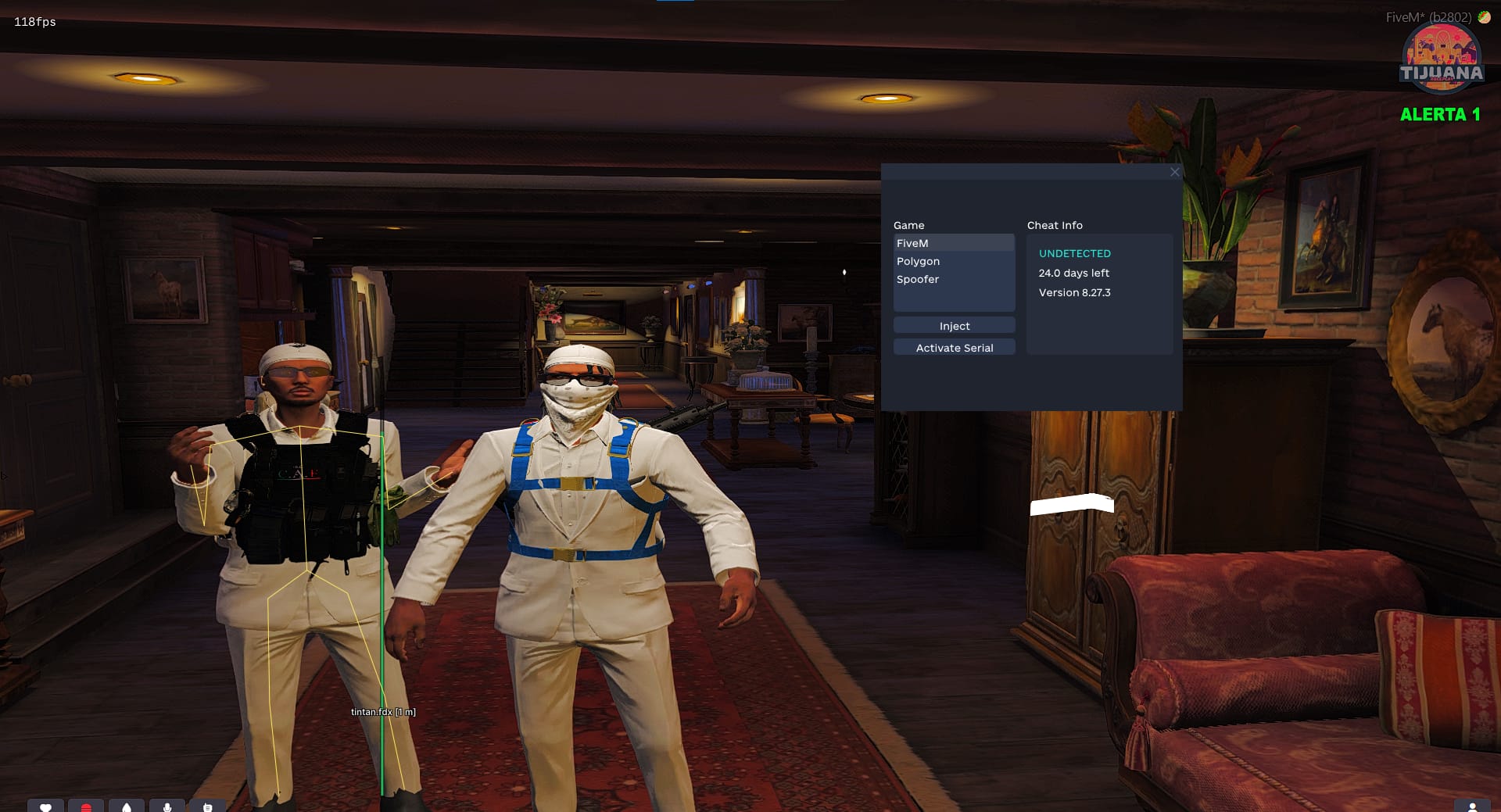Click the Activate Serial button
Screen dimensions: 1501x812
point(954,348)
